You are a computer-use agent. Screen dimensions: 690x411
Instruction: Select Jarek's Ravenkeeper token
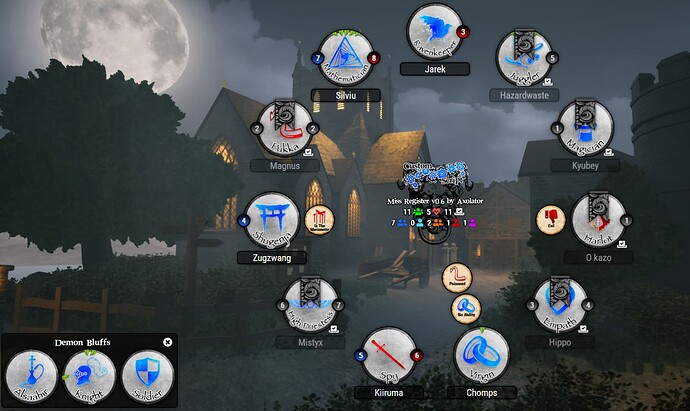tap(433, 31)
